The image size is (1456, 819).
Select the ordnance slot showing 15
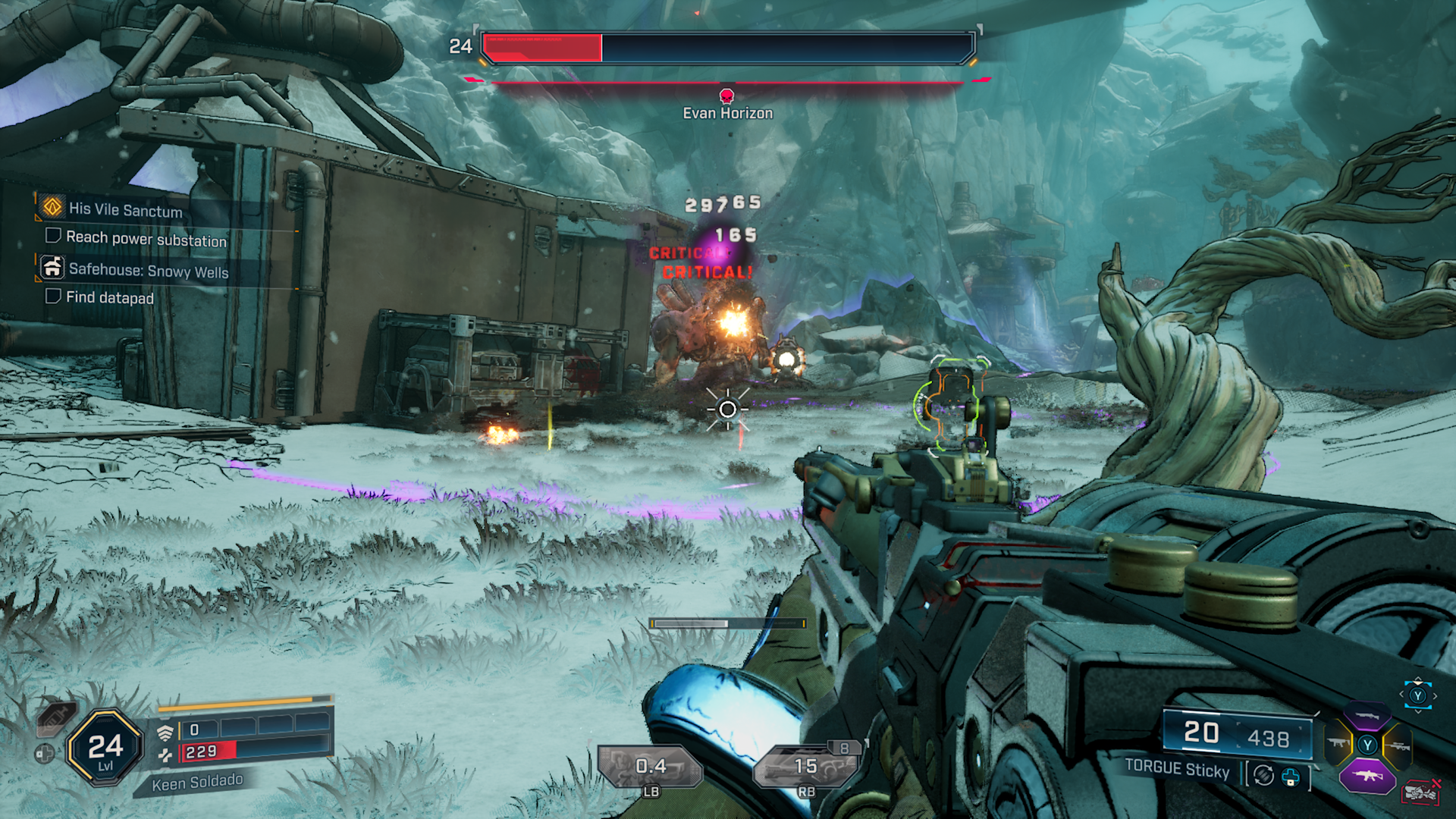pyautogui.click(x=806, y=767)
